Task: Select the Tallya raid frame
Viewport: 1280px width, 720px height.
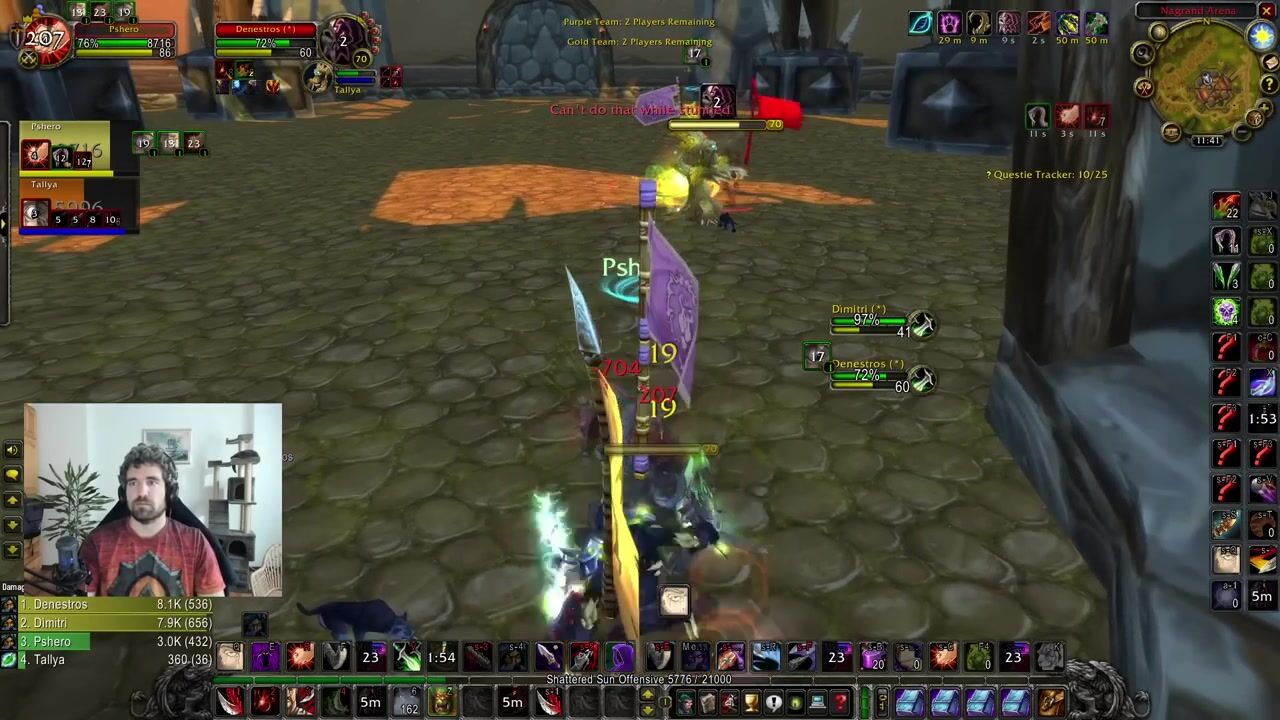Action: [70, 208]
